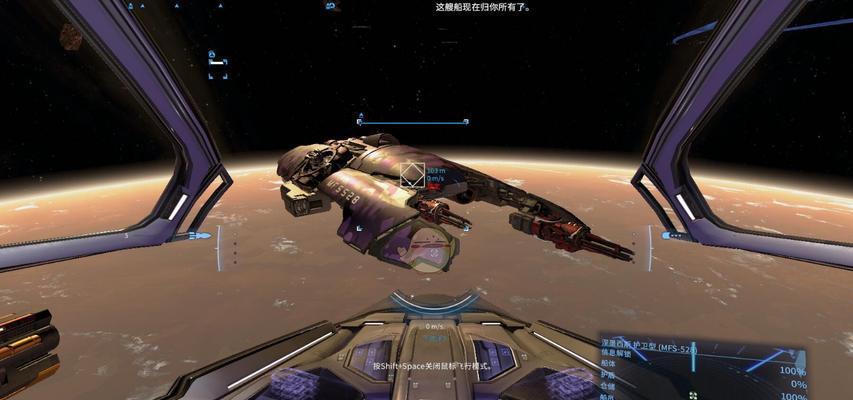853x400 pixels.
Task: Select the diamond target marker on the ship
Action: point(411,175)
